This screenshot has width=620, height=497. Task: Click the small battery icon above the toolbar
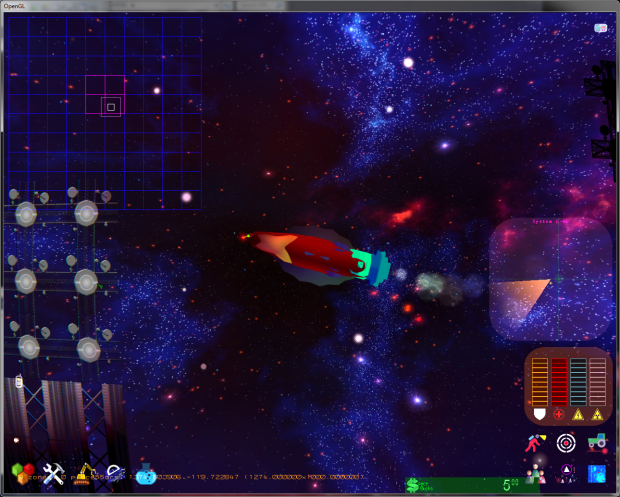(x=19, y=381)
